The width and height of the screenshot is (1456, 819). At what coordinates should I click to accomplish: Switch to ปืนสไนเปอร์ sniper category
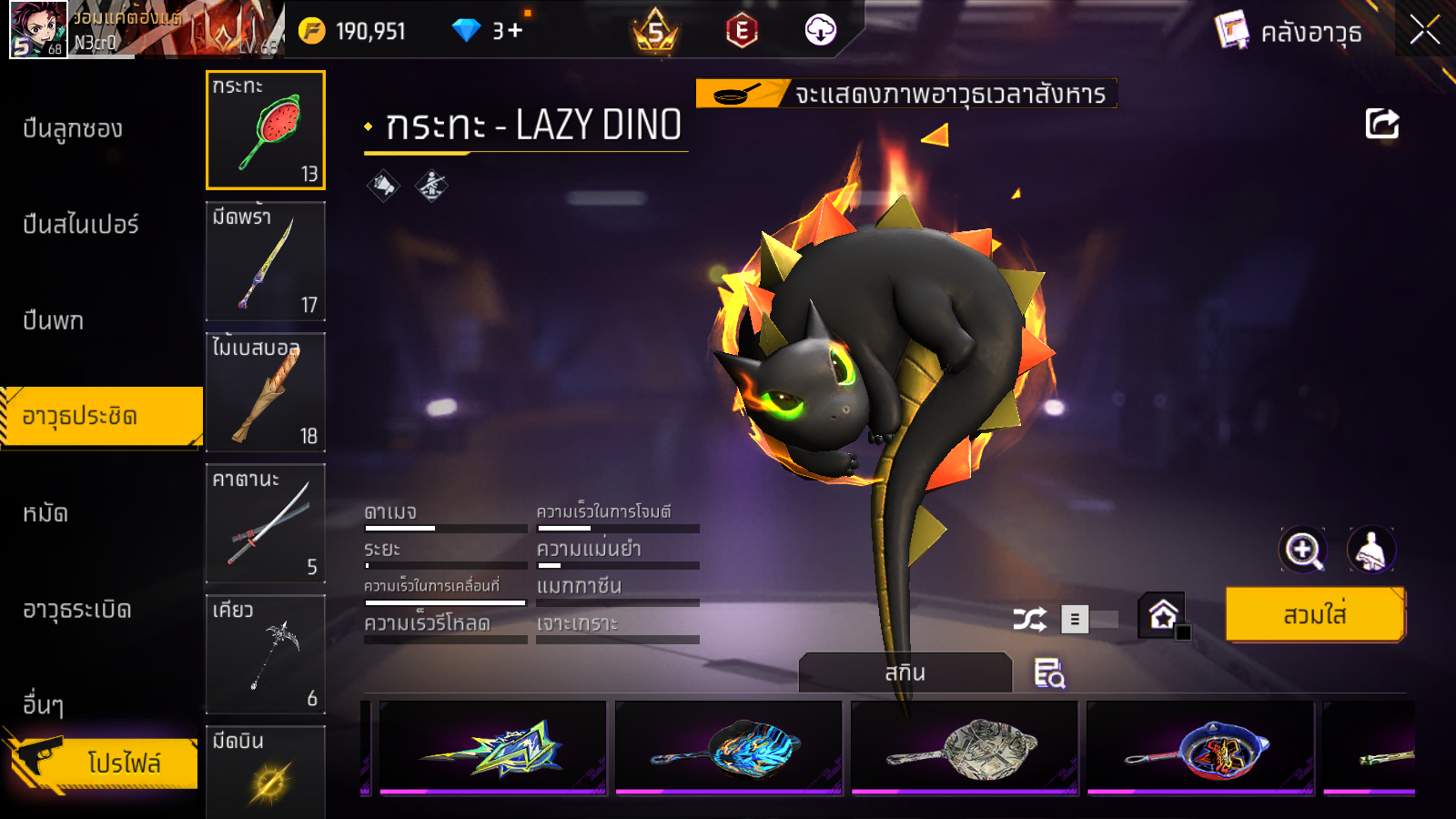81,225
